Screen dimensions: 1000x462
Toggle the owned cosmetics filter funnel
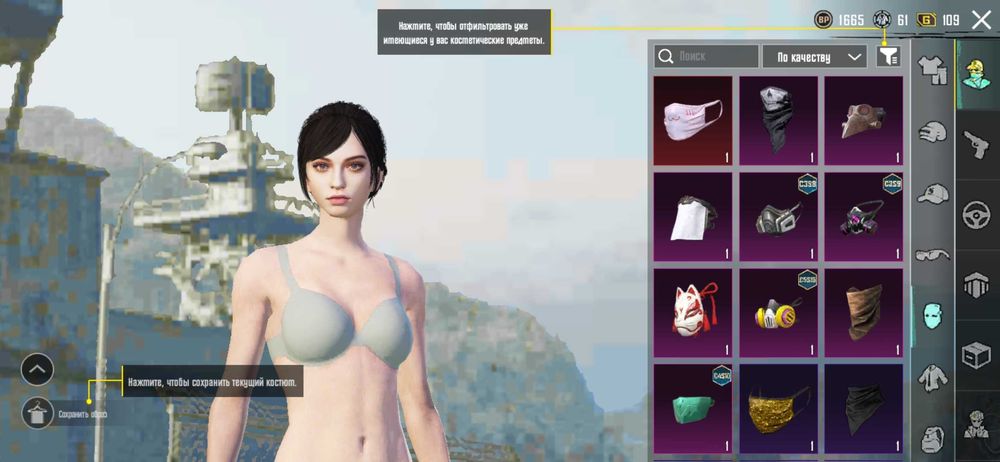tap(888, 57)
